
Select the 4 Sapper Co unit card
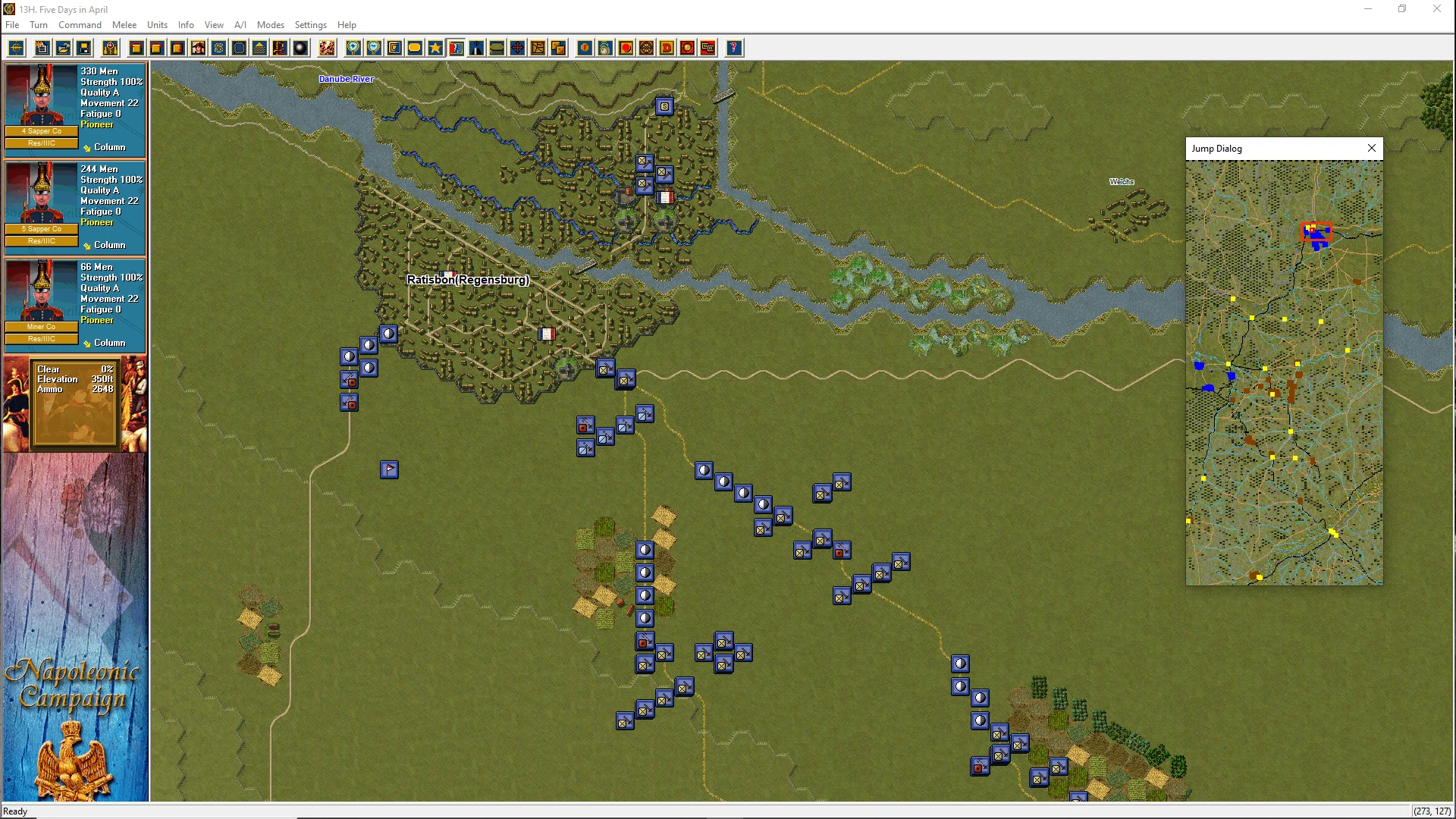click(x=75, y=110)
